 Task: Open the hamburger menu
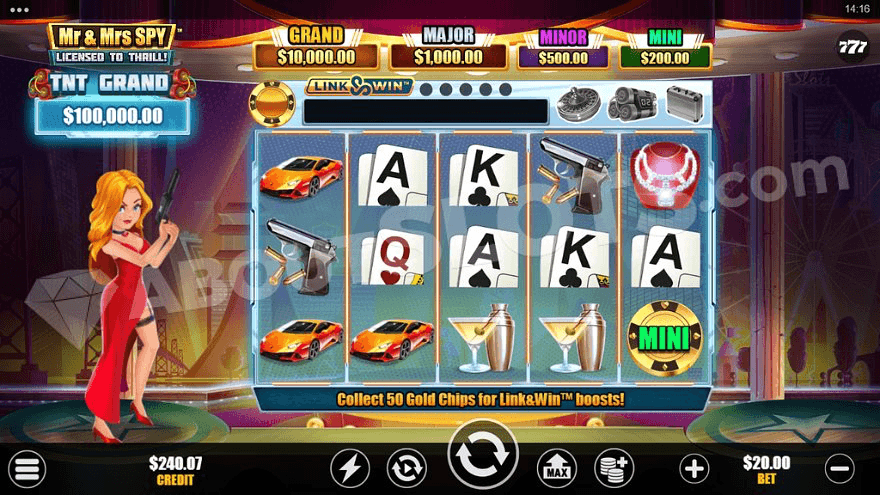[x=28, y=468]
